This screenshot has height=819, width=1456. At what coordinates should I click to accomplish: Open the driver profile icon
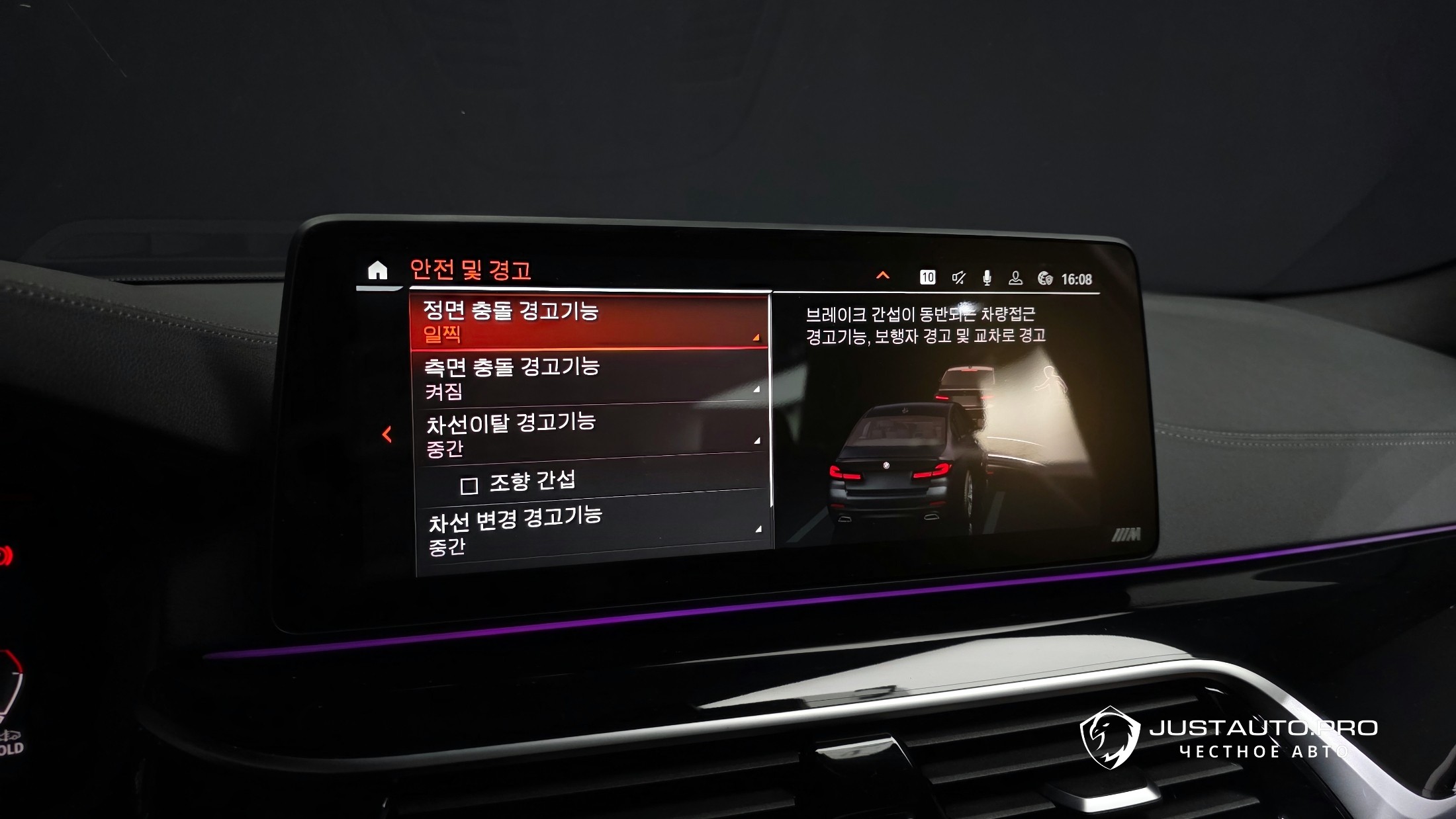[1015, 279]
